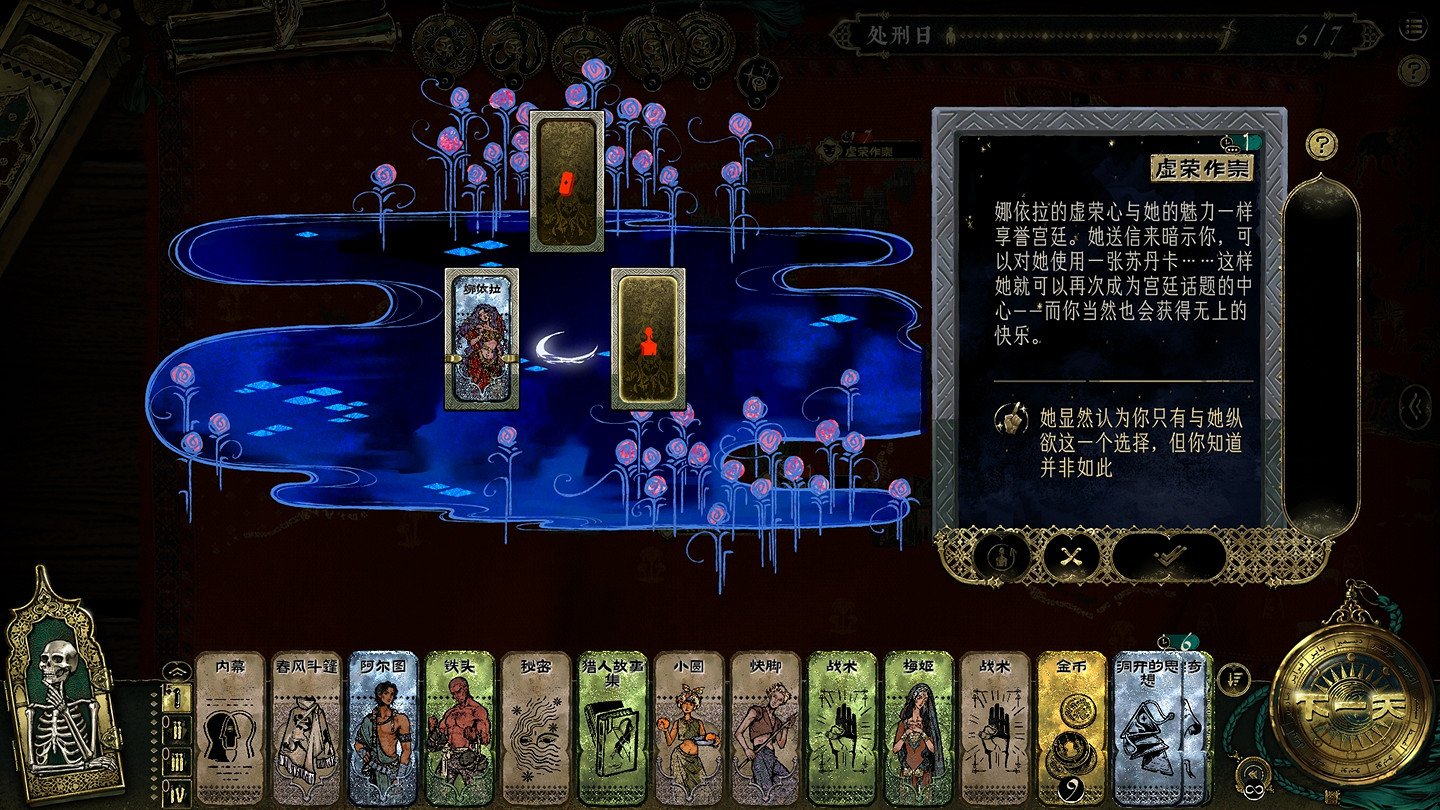
Task: Expand the card stack icon right of the hand
Action: pyautogui.click(x=1233, y=678)
